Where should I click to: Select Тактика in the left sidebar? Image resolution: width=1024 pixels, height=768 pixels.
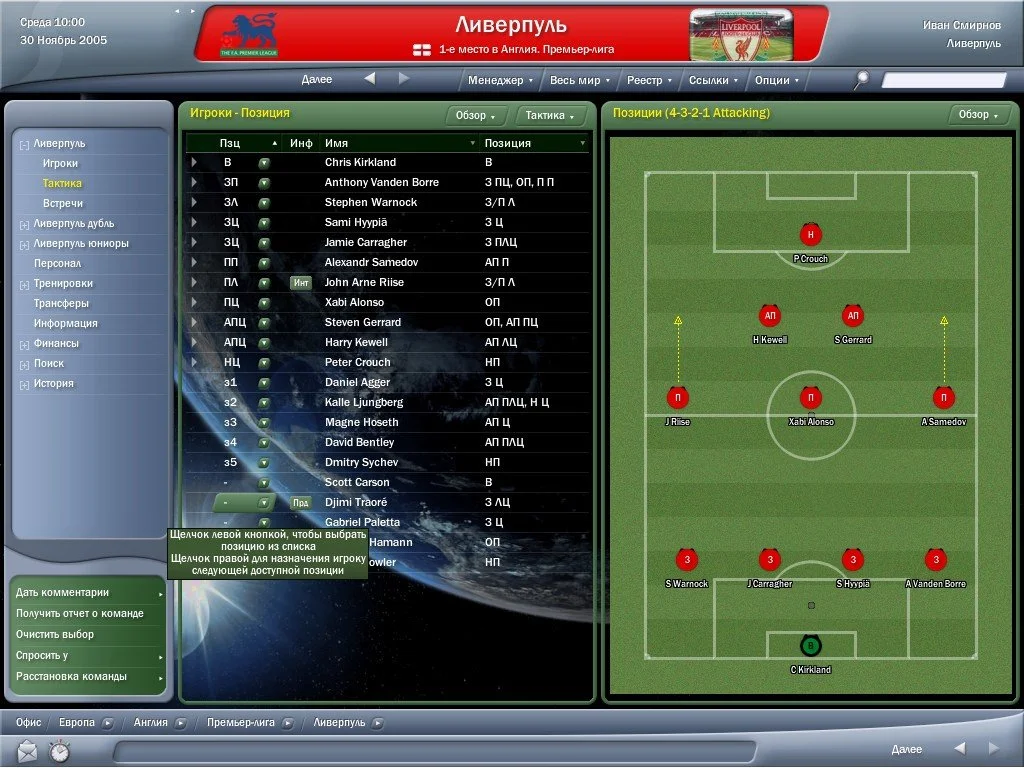(x=62, y=183)
